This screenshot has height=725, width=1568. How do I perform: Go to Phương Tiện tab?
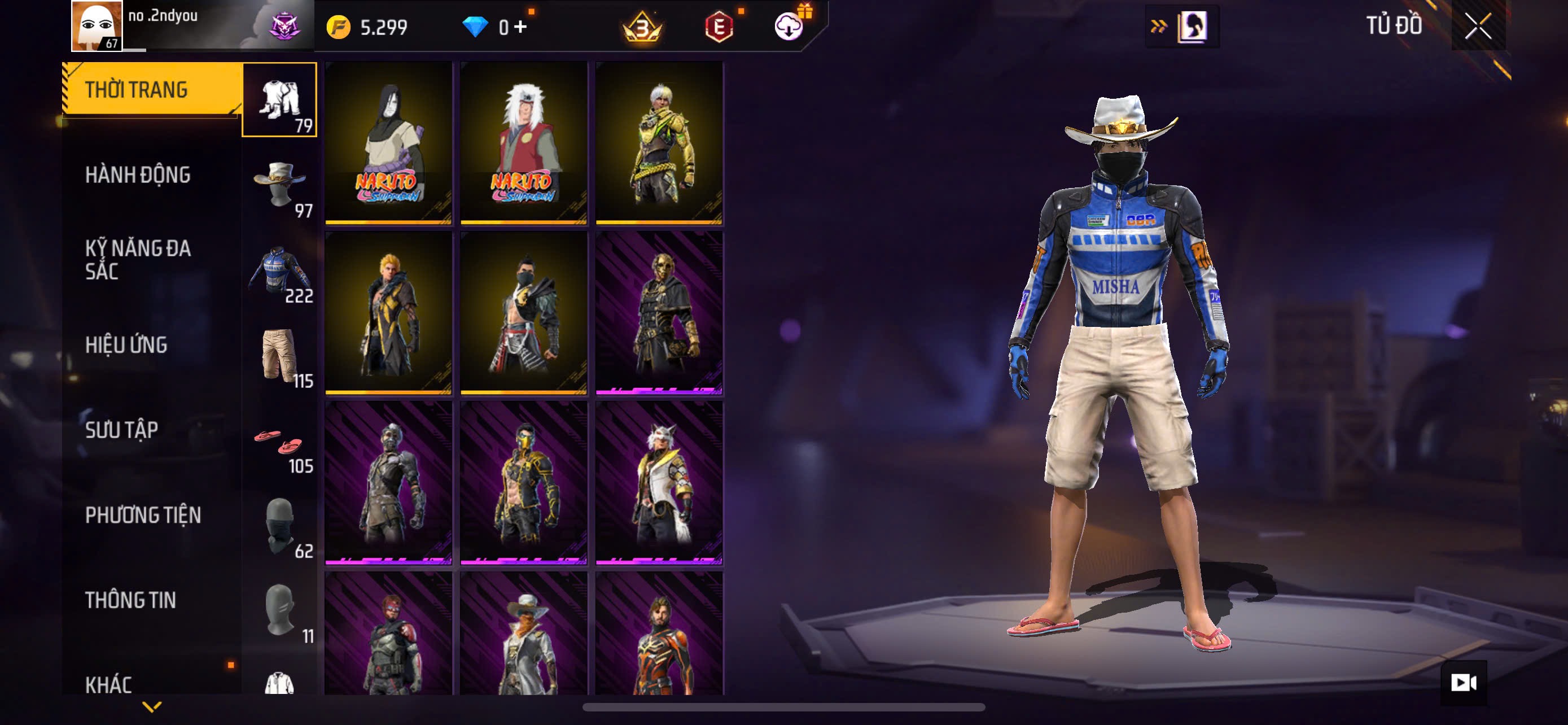tap(143, 516)
